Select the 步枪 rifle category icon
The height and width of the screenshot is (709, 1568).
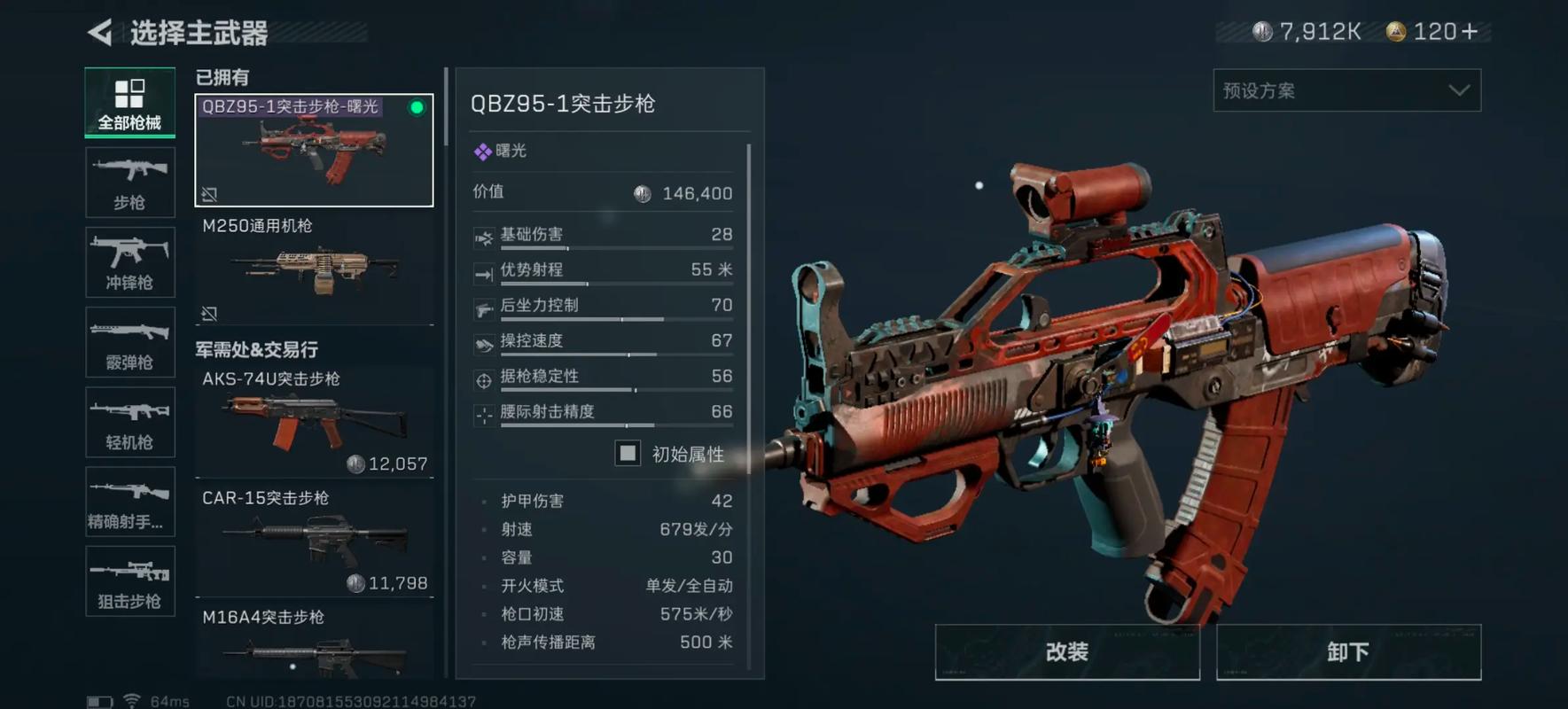[129, 183]
